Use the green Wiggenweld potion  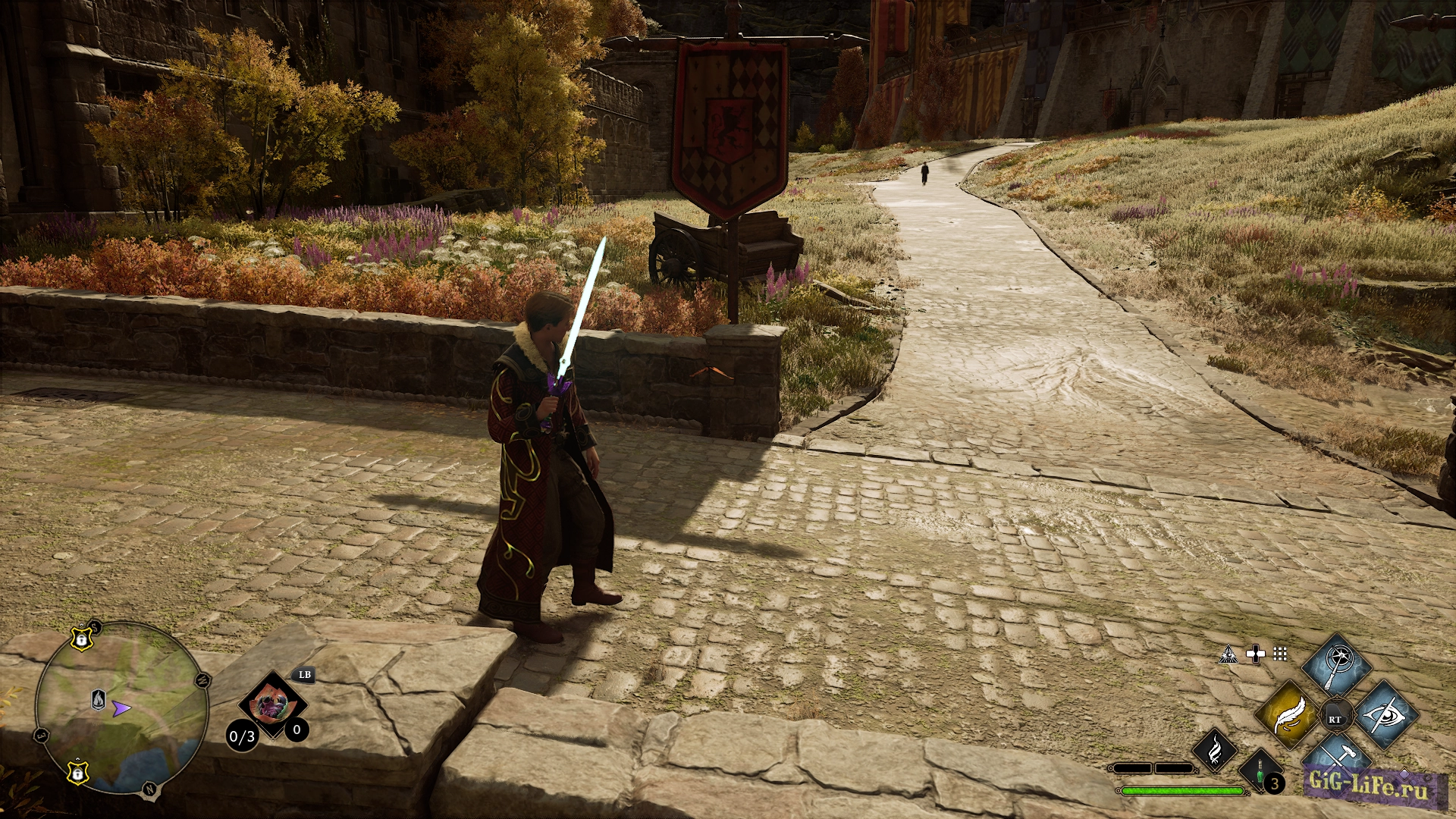tap(1261, 772)
